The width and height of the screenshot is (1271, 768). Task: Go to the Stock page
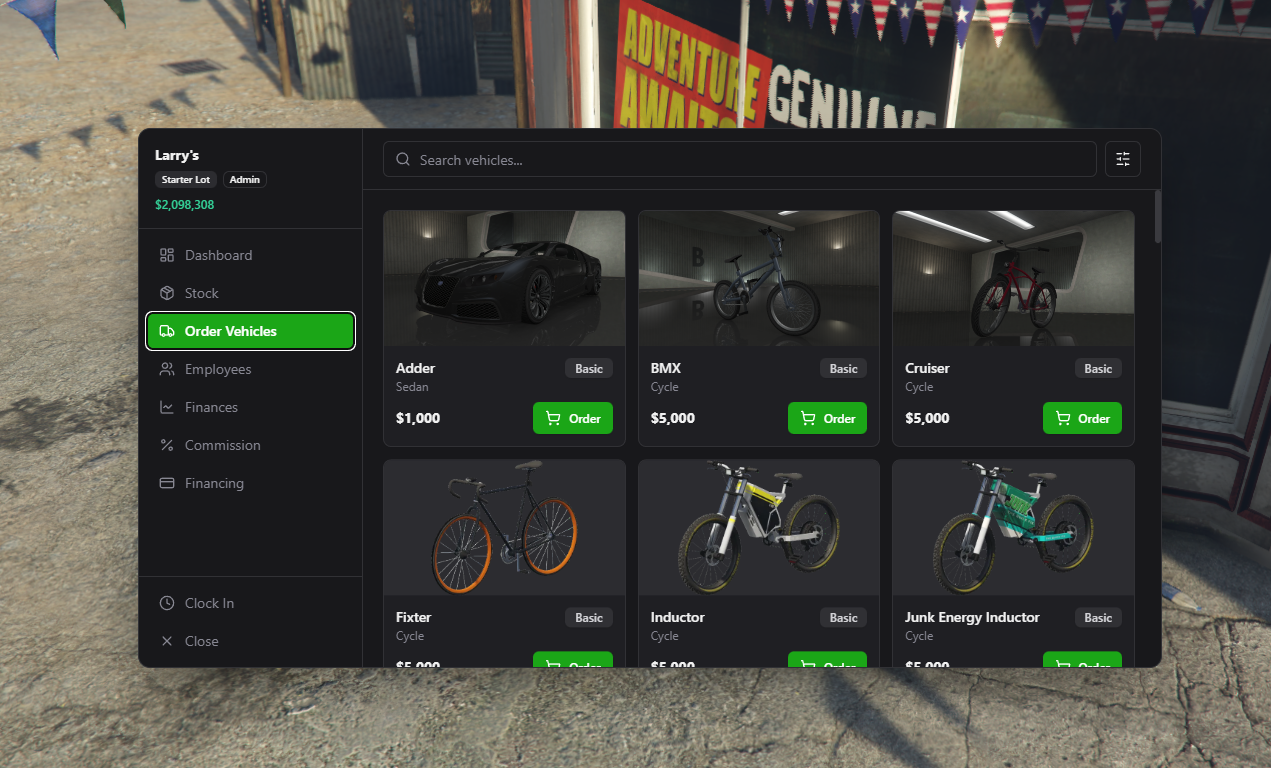point(201,293)
